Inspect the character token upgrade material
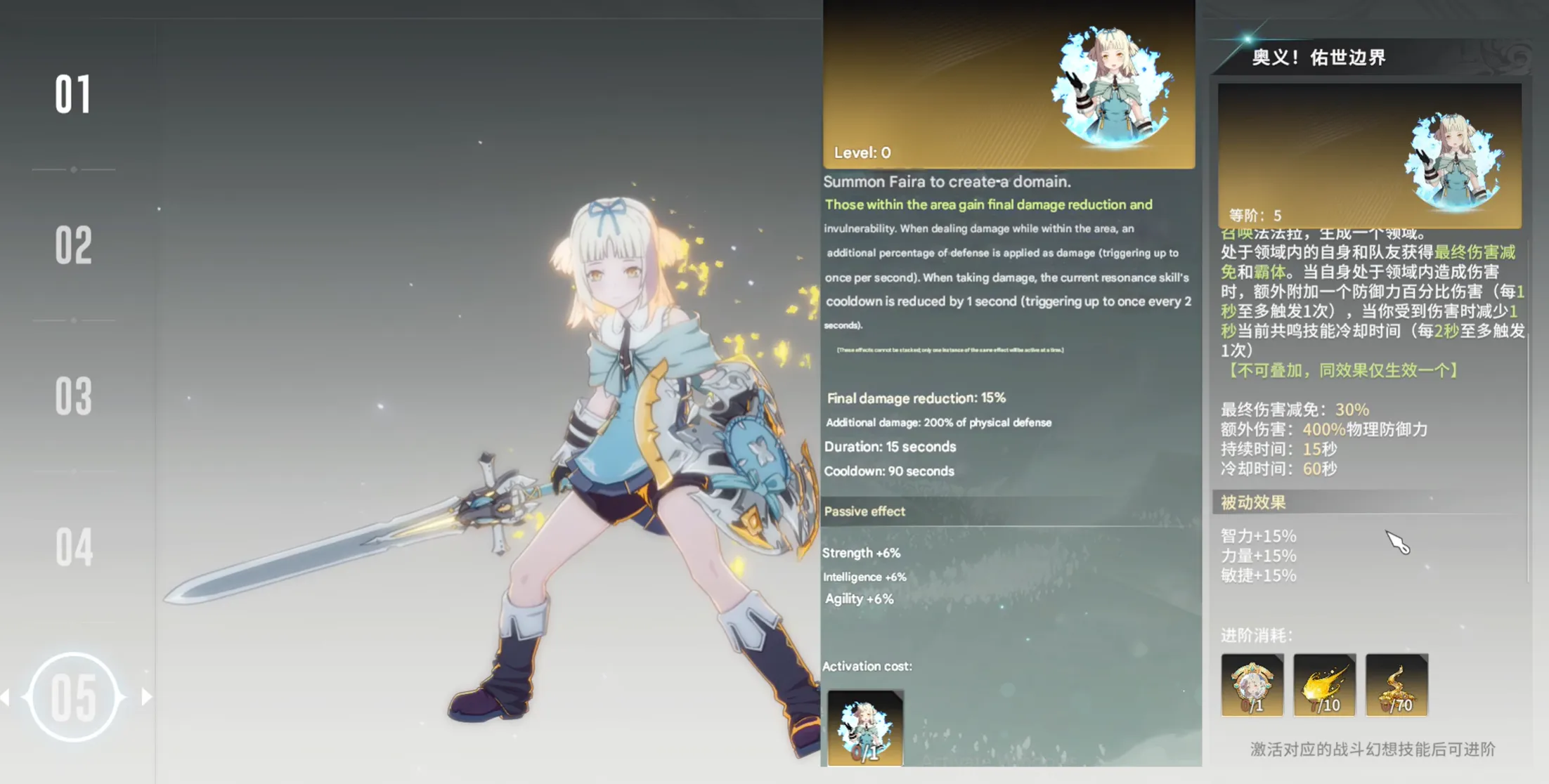Viewport: 1549px width, 784px height. coord(1252,685)
